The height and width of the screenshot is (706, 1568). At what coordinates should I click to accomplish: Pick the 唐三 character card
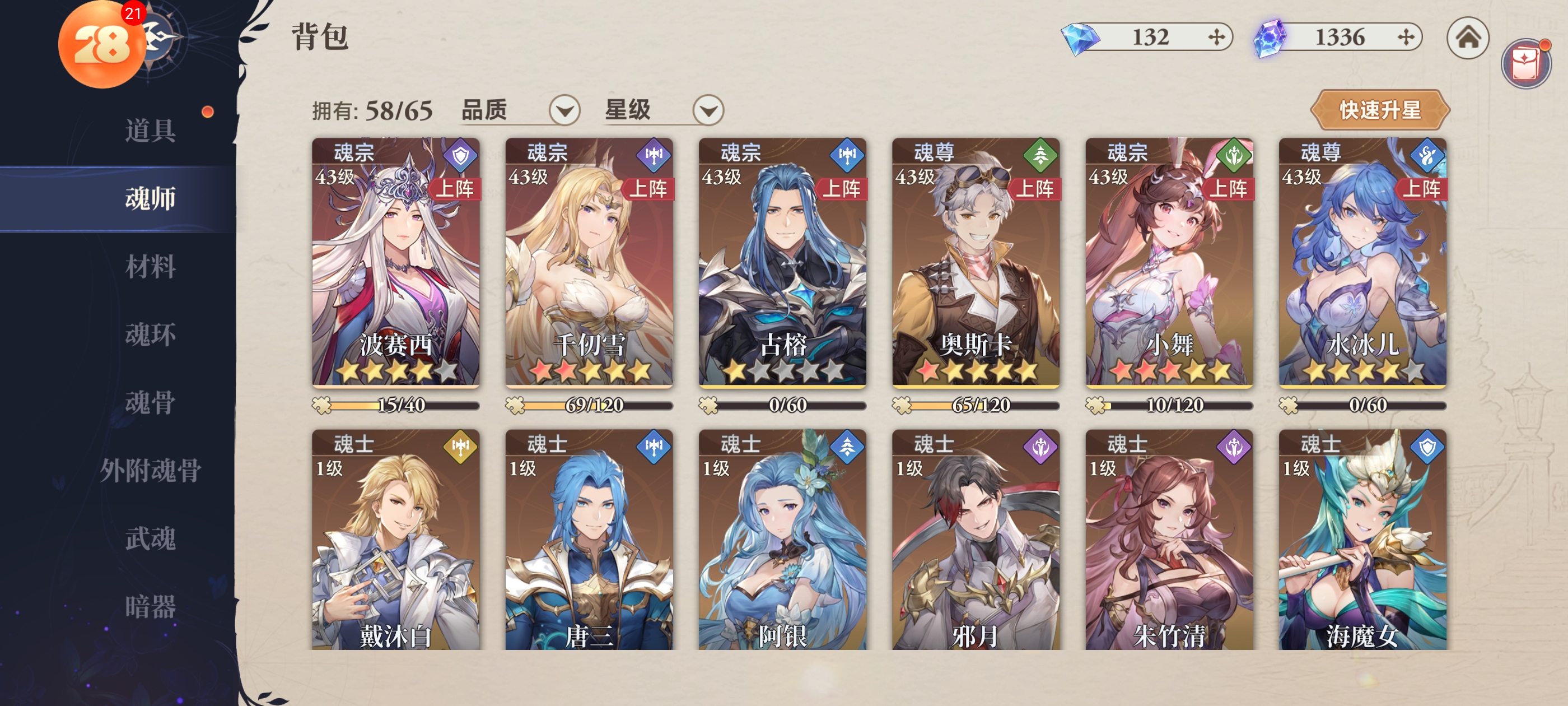[589, 539]
